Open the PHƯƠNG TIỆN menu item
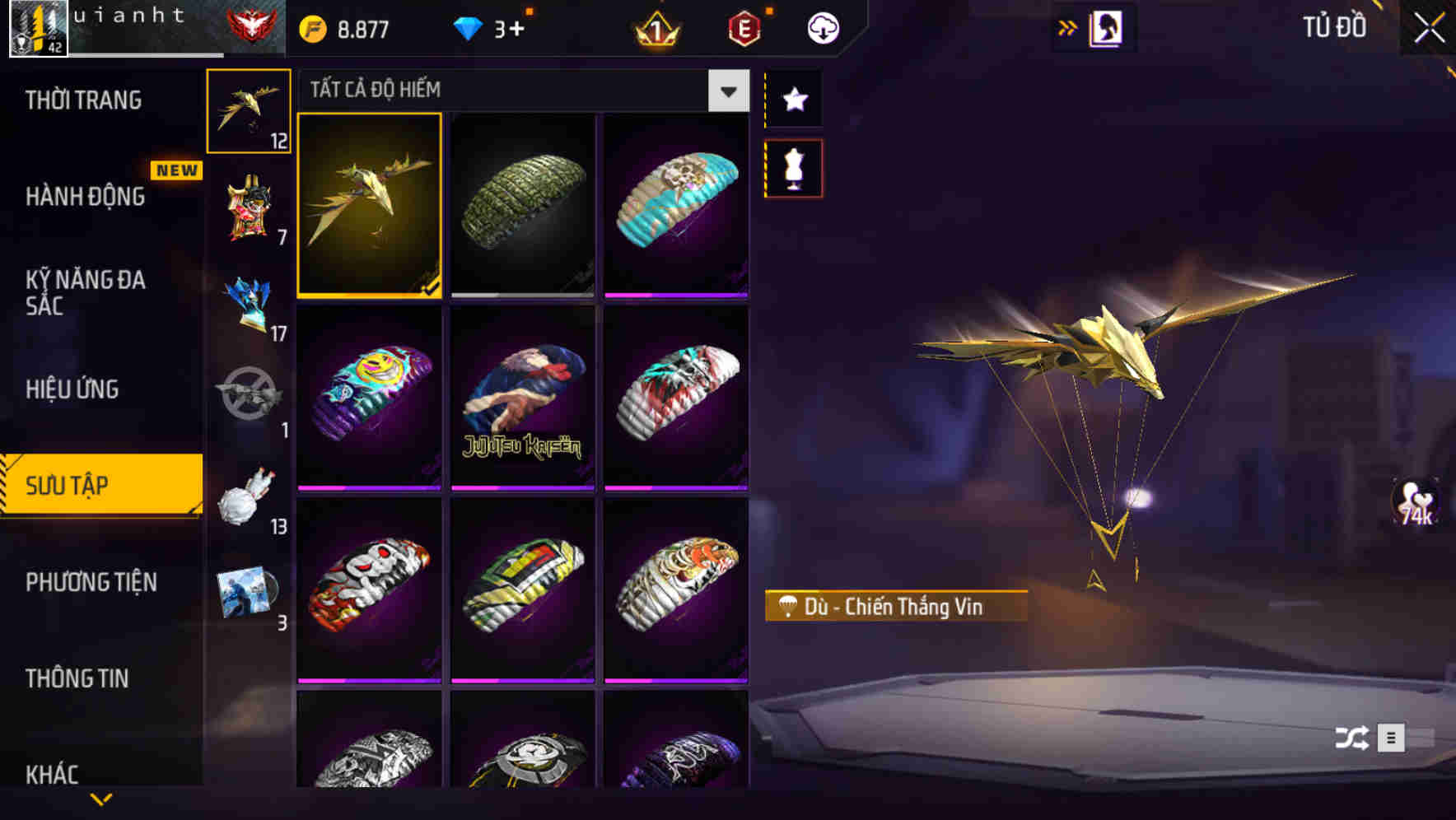This screenshot has width=1456, height=820. coord(91,582)
